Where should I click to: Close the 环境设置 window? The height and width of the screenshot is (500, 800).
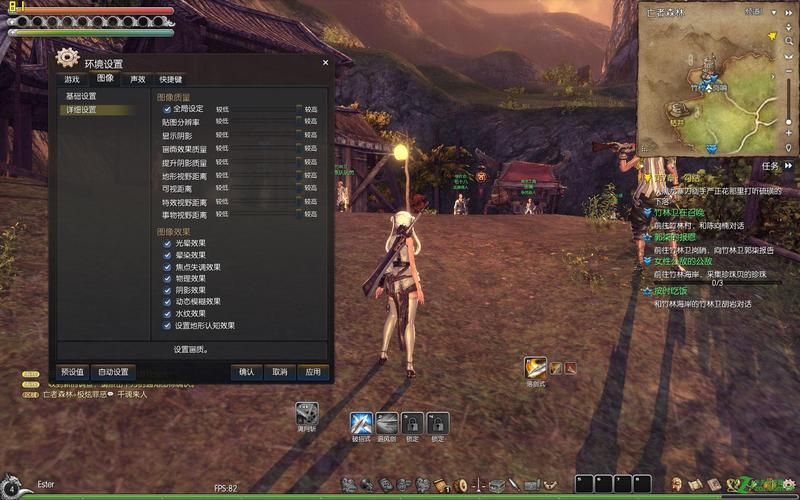[x=325, y=63]
